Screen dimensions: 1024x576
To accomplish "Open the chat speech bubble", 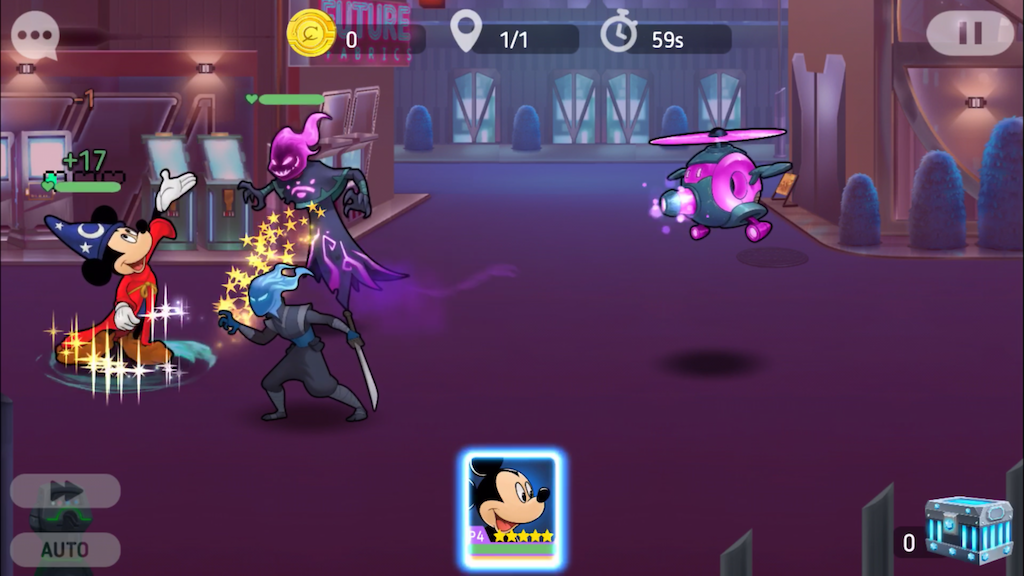I will tap(35, 36).
